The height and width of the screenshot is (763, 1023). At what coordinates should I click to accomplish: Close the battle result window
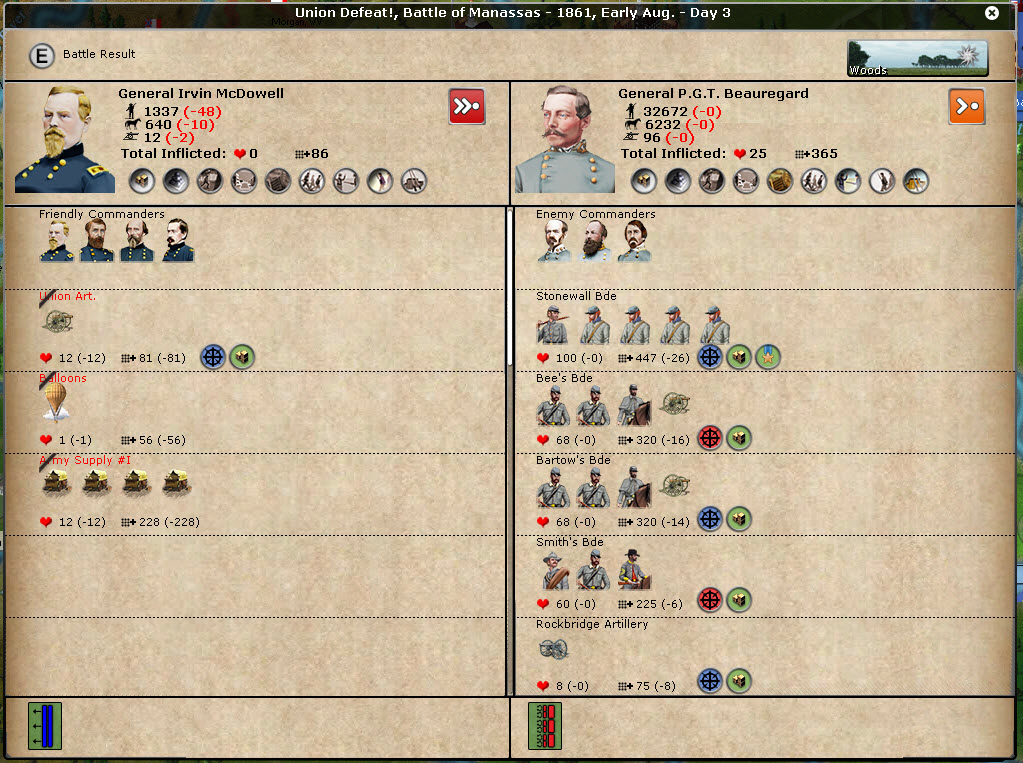tap(991, 13)
